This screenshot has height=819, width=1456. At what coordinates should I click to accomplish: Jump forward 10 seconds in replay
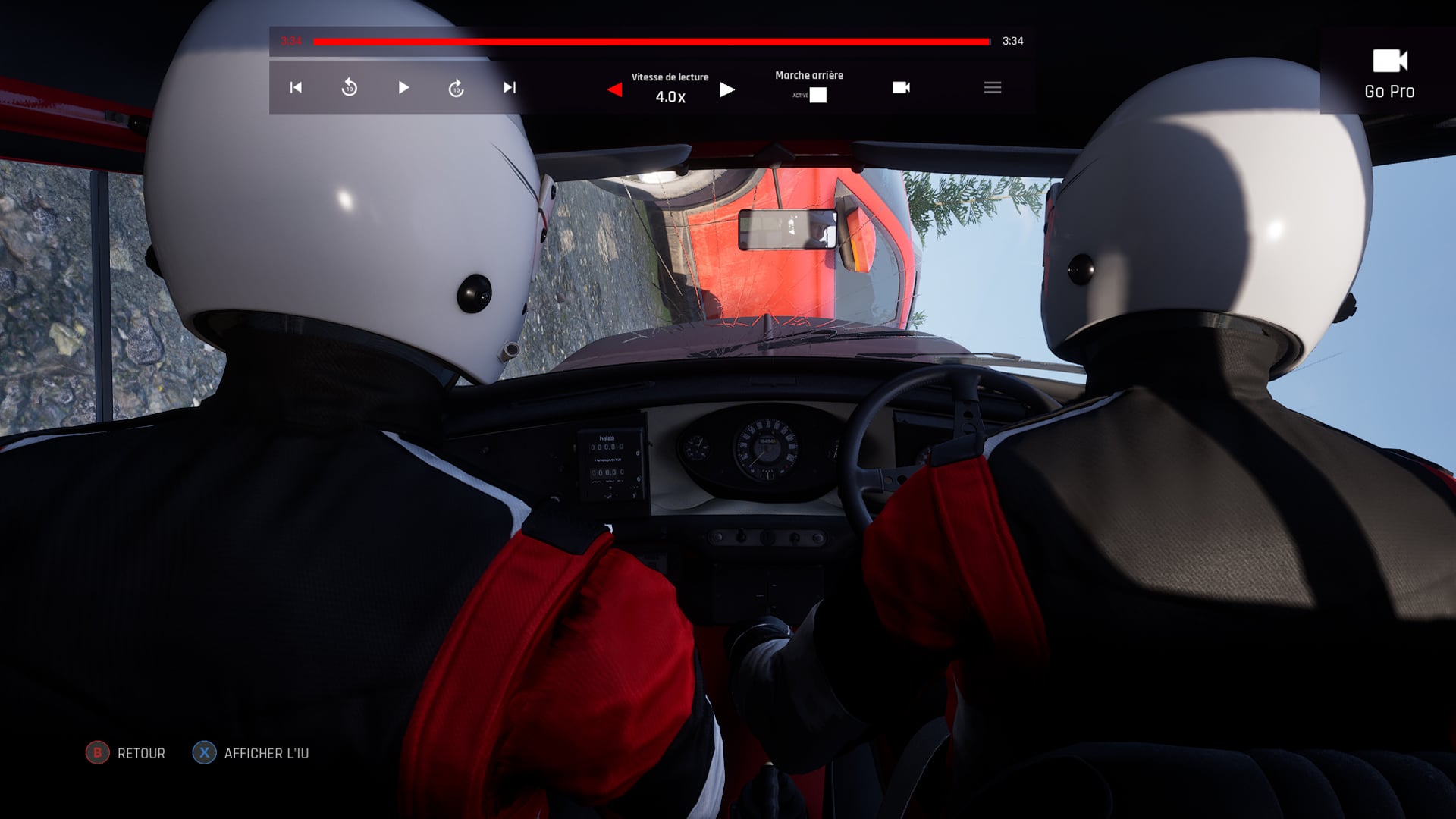click(x=456, y=88)
